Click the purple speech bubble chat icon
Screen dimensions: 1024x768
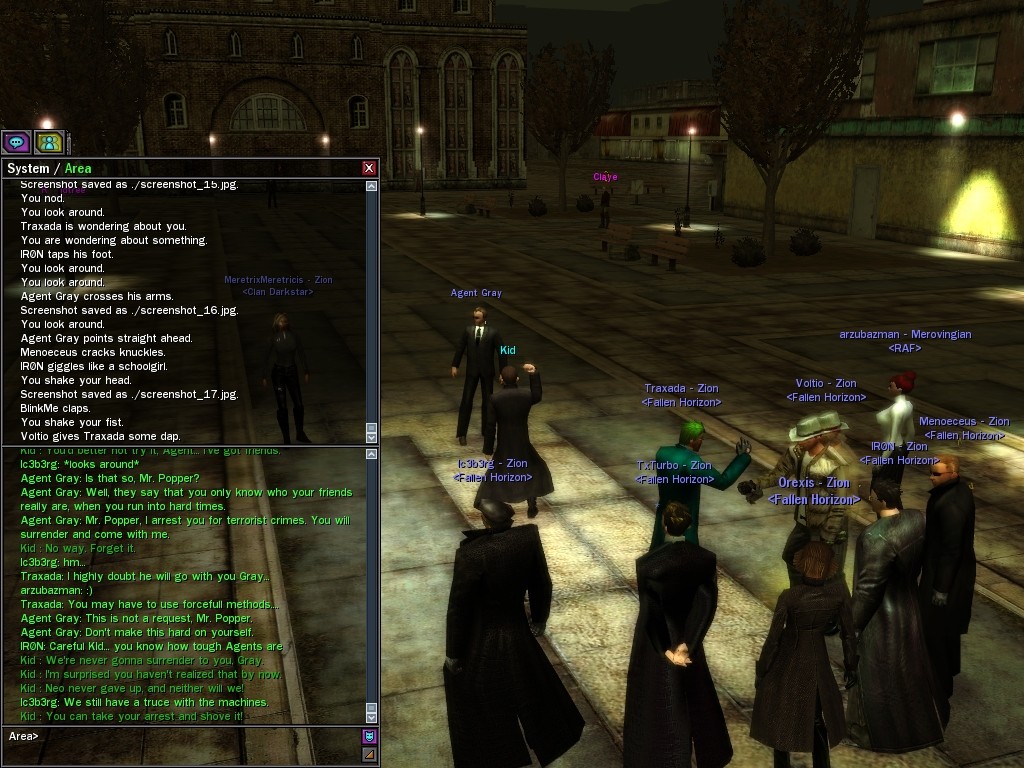[x=15, y=142]
